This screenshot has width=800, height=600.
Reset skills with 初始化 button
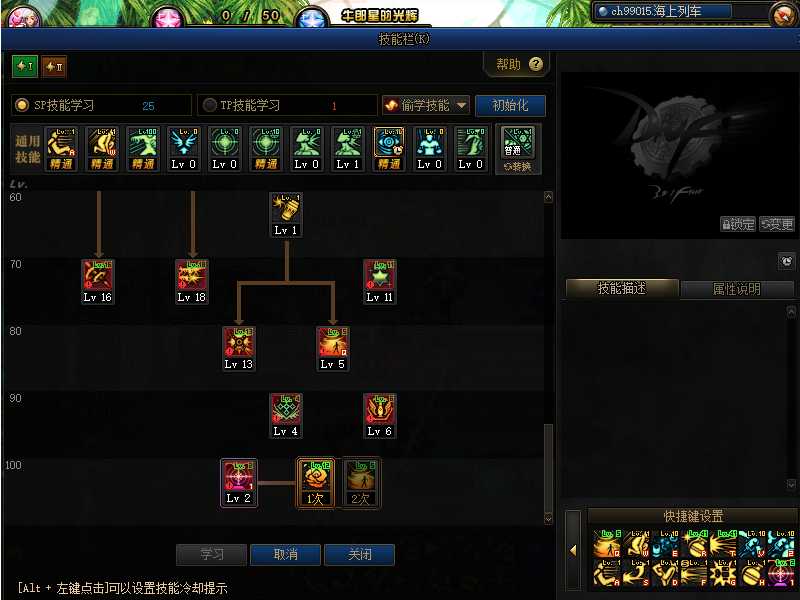510,105
